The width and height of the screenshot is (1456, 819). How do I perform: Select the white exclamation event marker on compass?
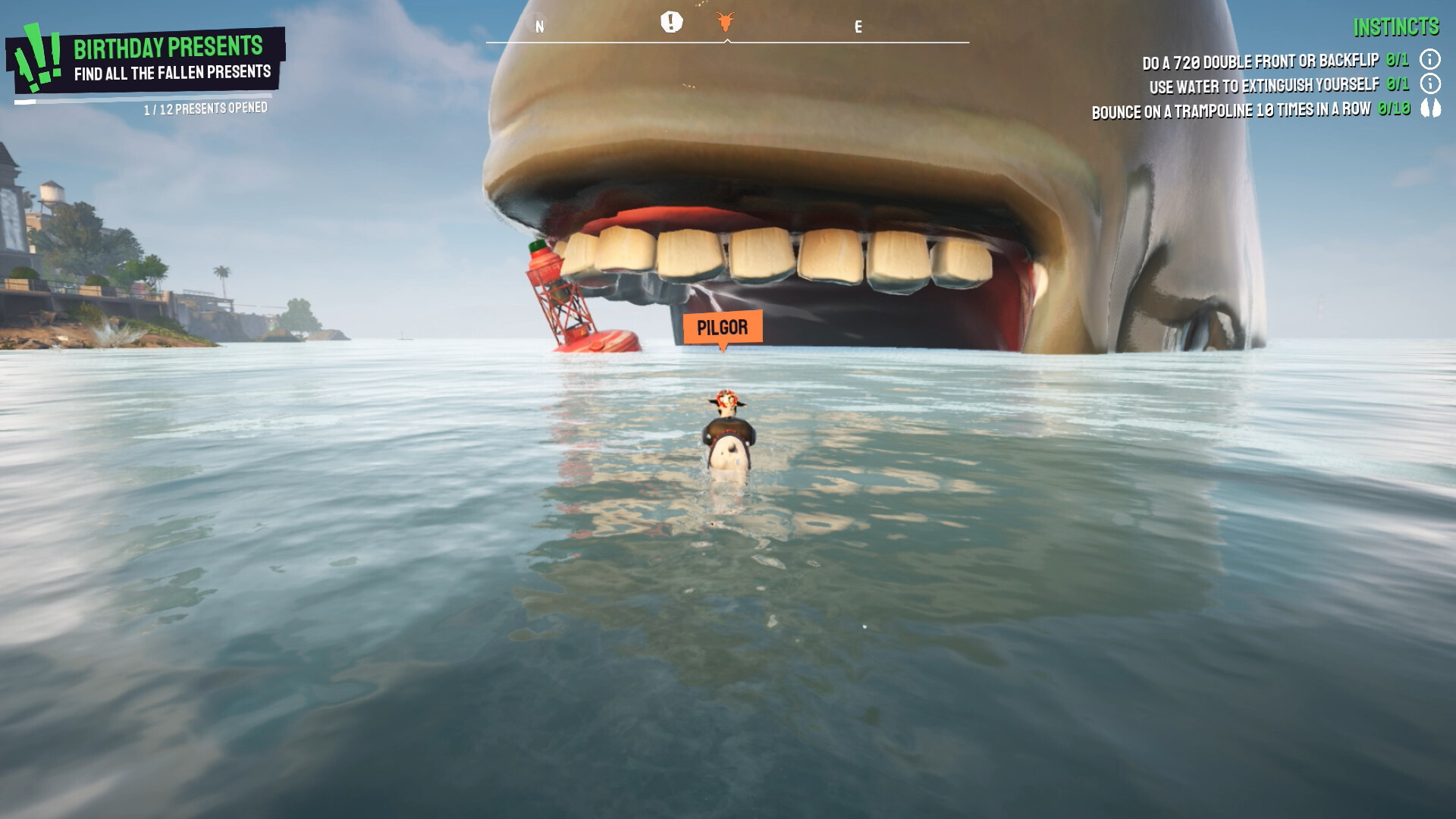(x=670, y=23)
